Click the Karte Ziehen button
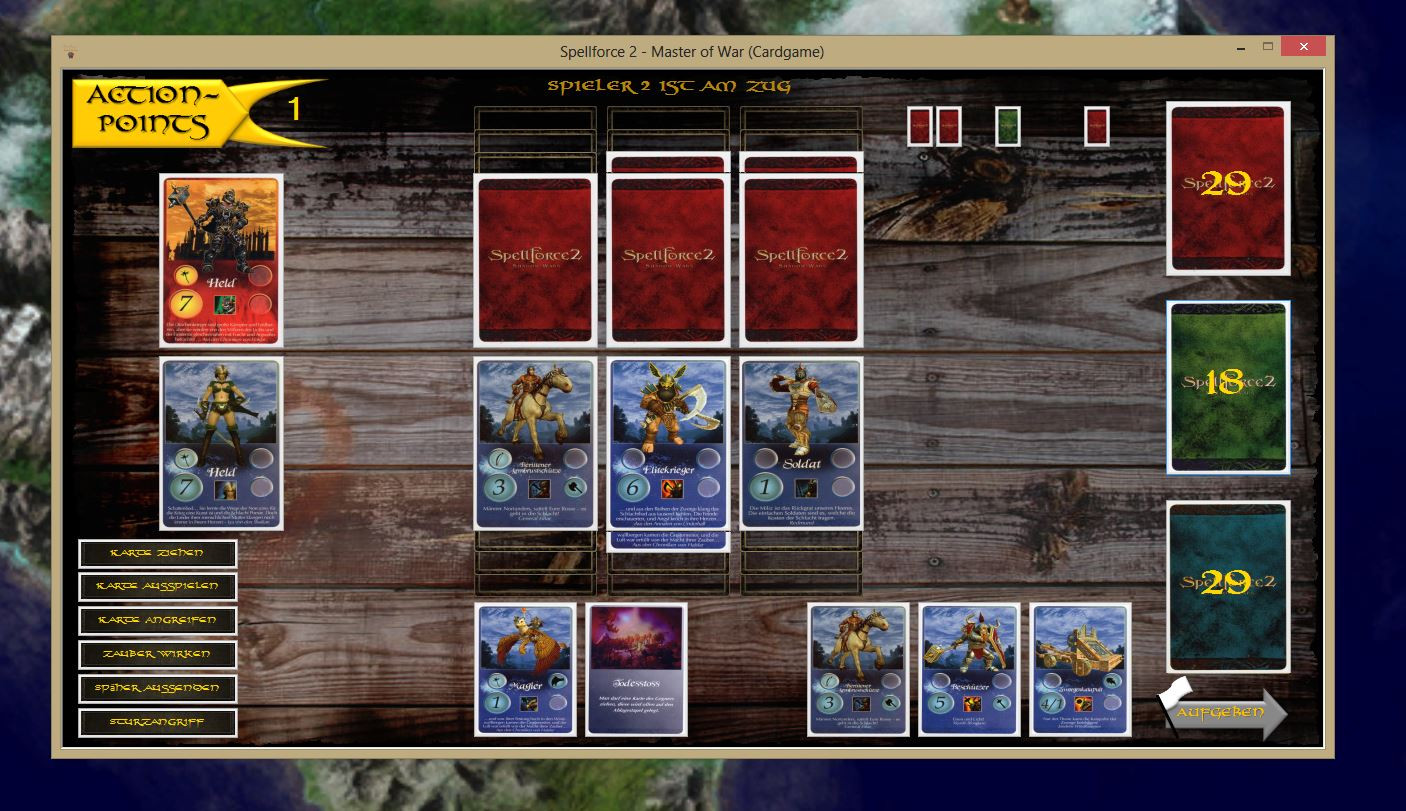The height and width of the screenshot is (811, 1406). tap(157, 553)
